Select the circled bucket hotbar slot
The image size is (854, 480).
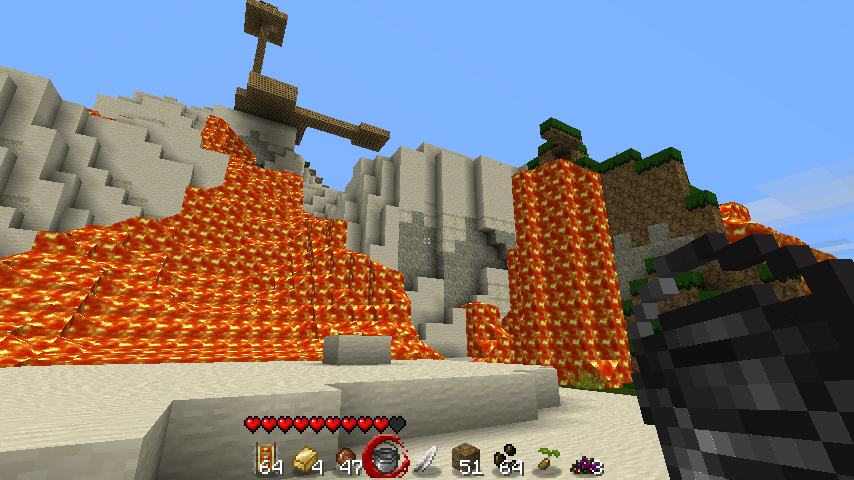coord(387,459)
